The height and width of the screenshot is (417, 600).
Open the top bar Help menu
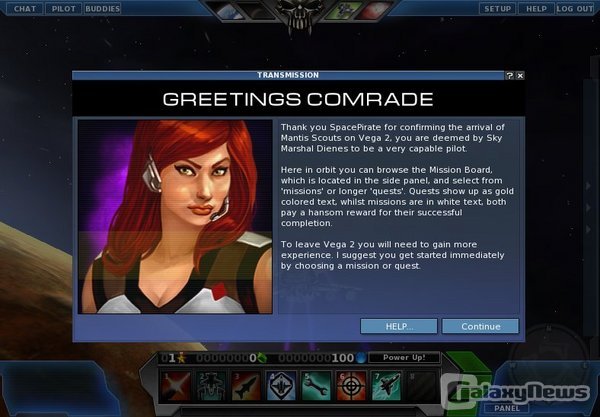(536, 9)
